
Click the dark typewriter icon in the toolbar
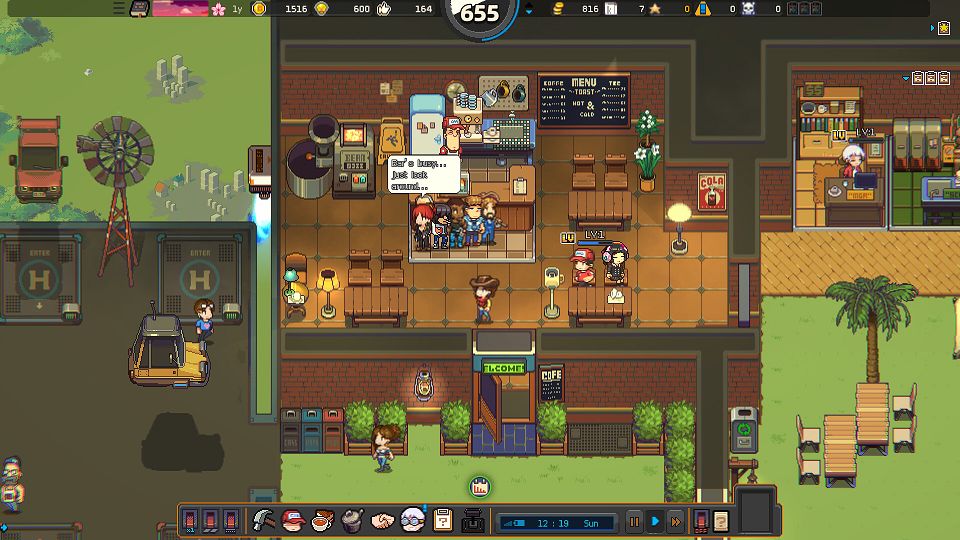pos(473,520)
